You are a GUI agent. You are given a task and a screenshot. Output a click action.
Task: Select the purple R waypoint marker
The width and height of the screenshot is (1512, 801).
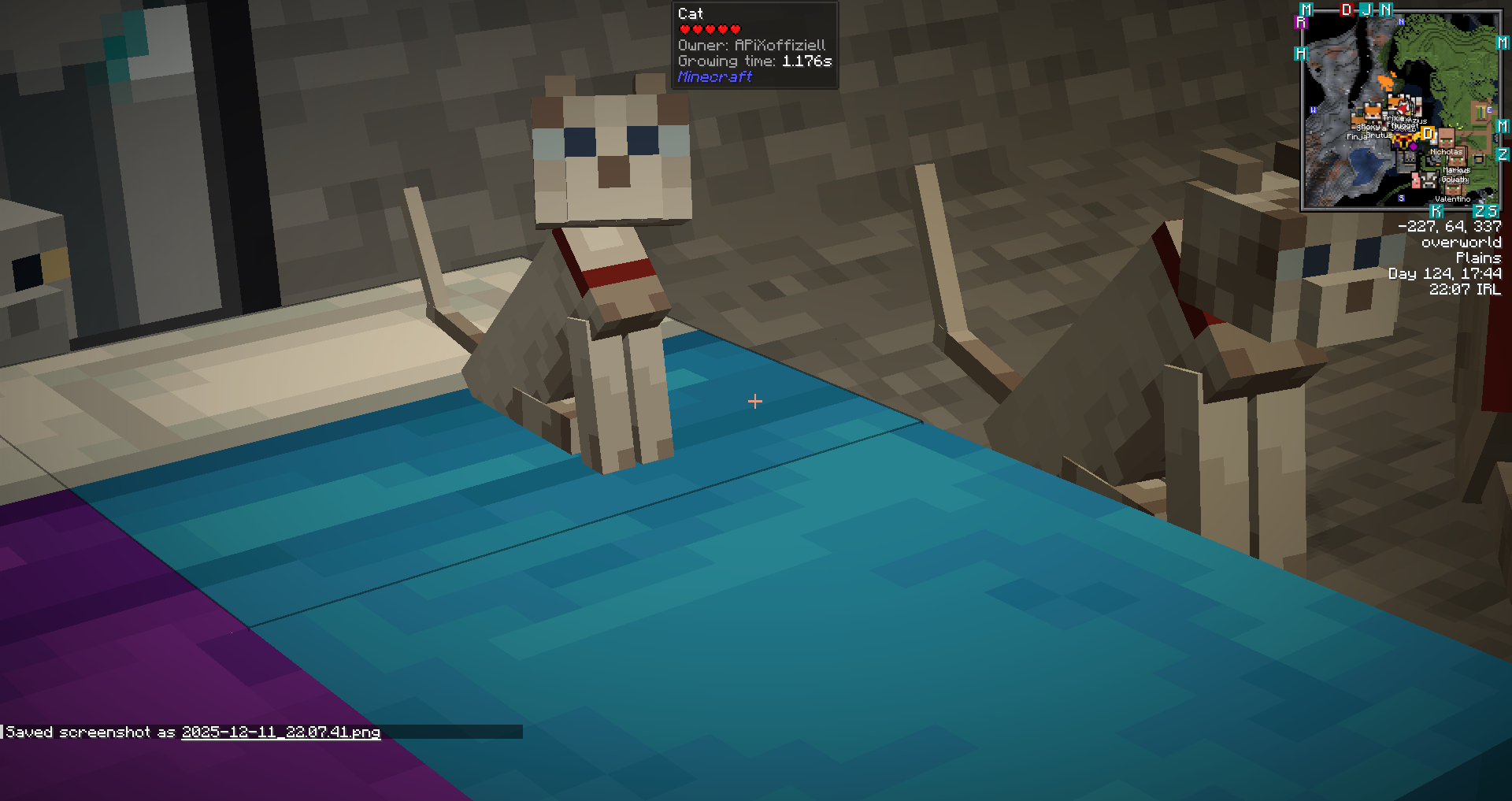[1301, 23]
